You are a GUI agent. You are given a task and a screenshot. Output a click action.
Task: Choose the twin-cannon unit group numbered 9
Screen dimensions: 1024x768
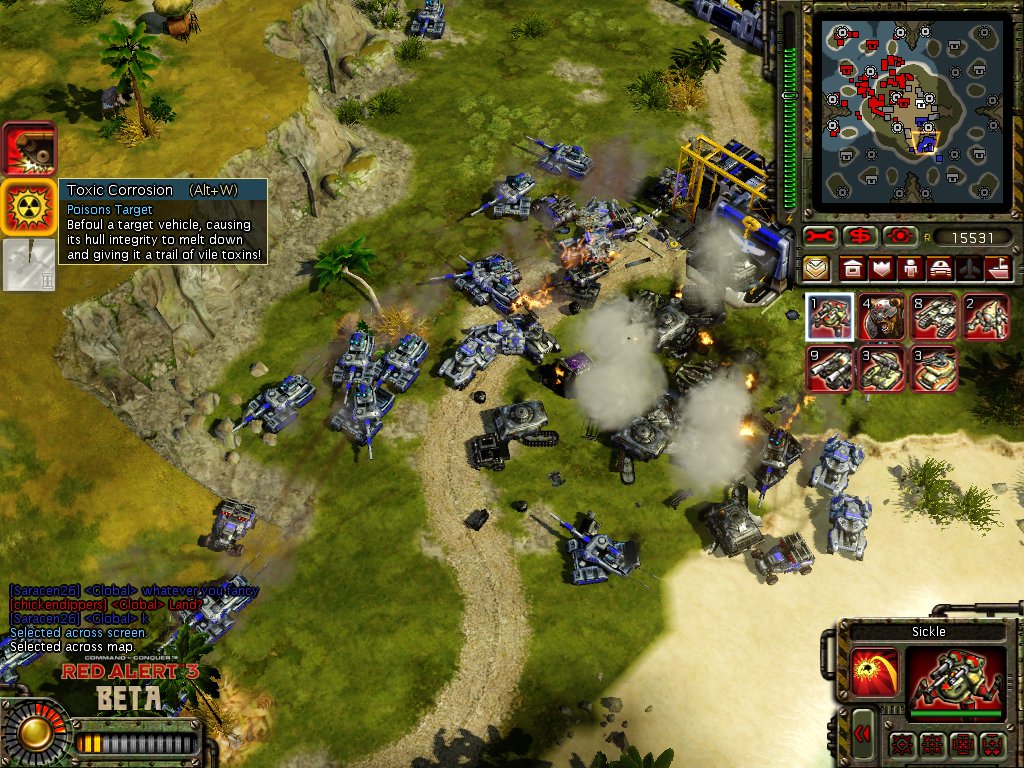click(830, 369)
